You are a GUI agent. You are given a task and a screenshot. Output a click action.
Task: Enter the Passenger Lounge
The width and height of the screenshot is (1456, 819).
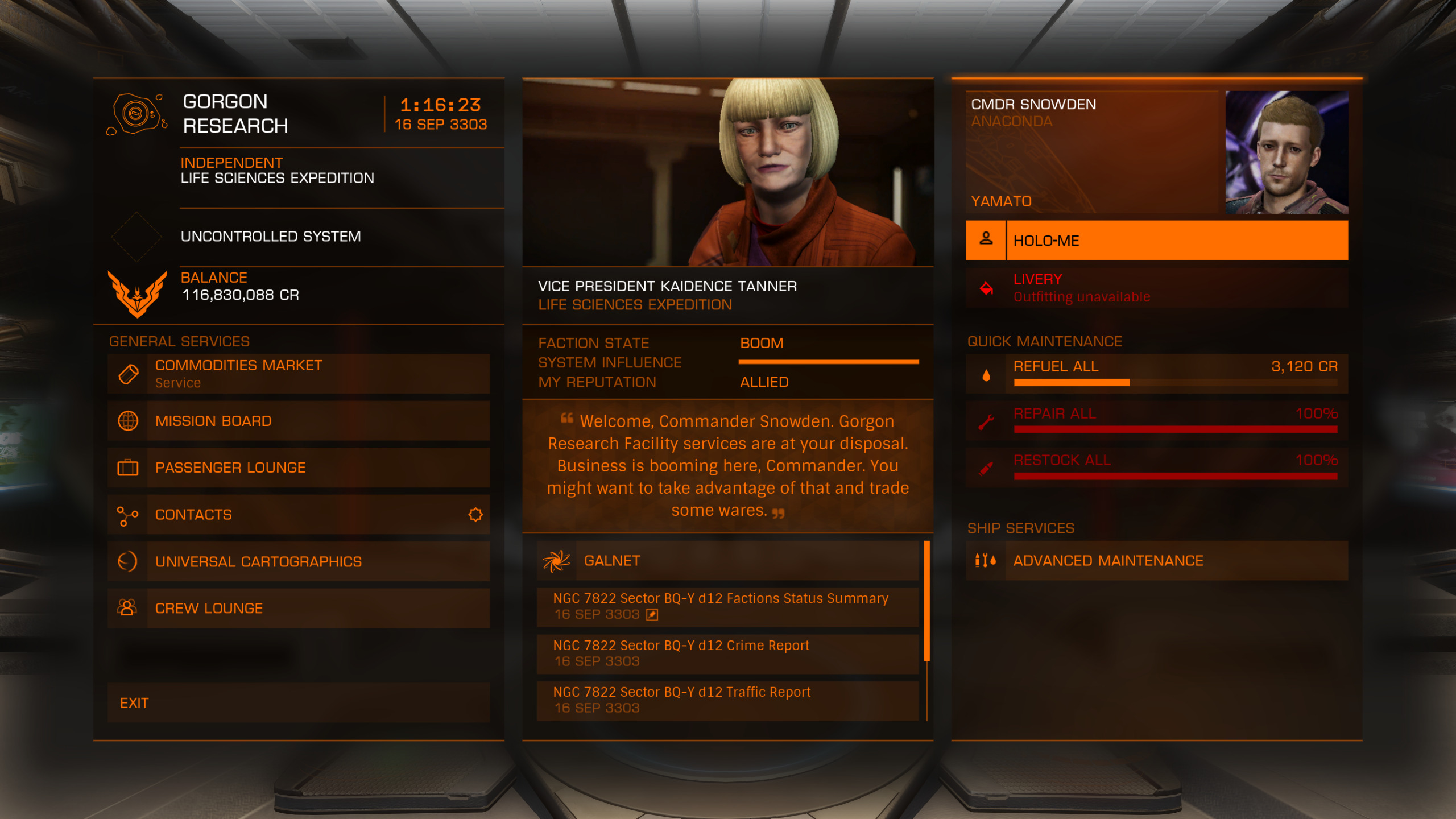coord(299,468)
